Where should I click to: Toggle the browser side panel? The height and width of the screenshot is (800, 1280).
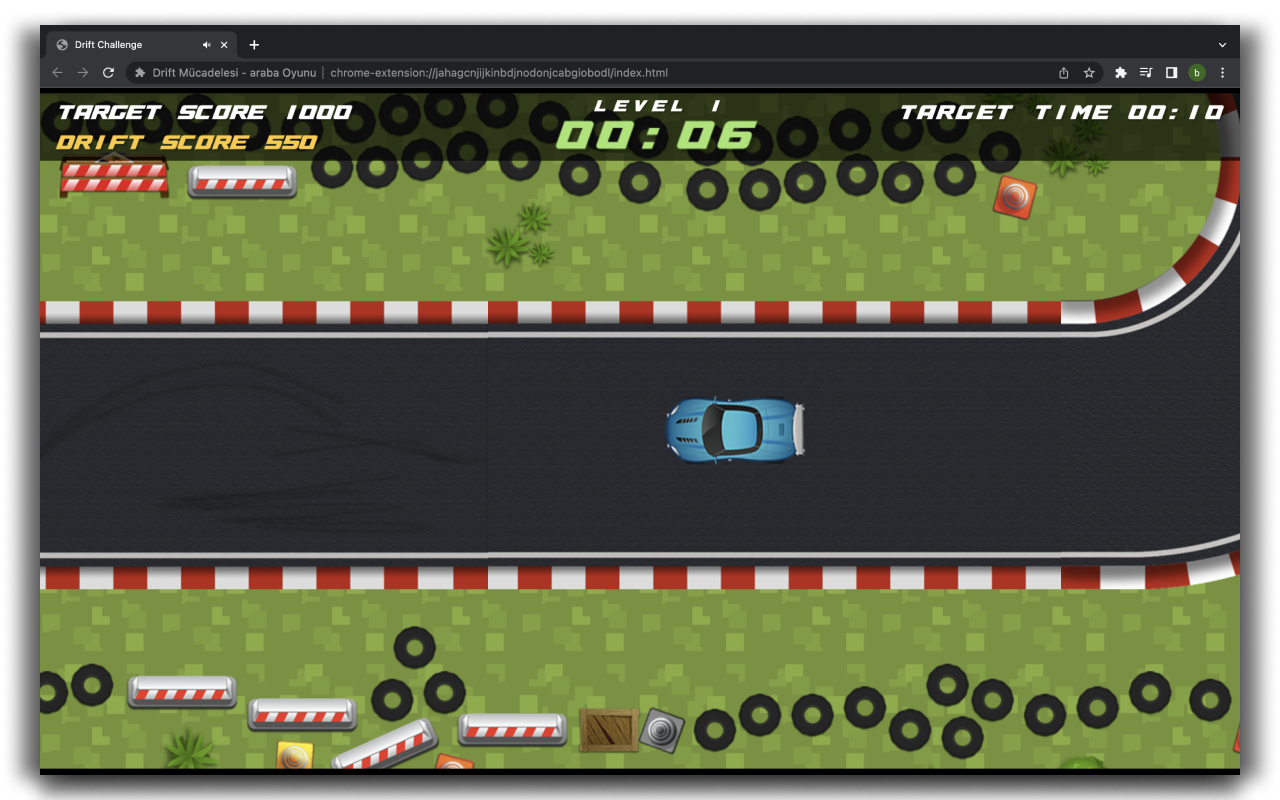[x=1171, y=72]
